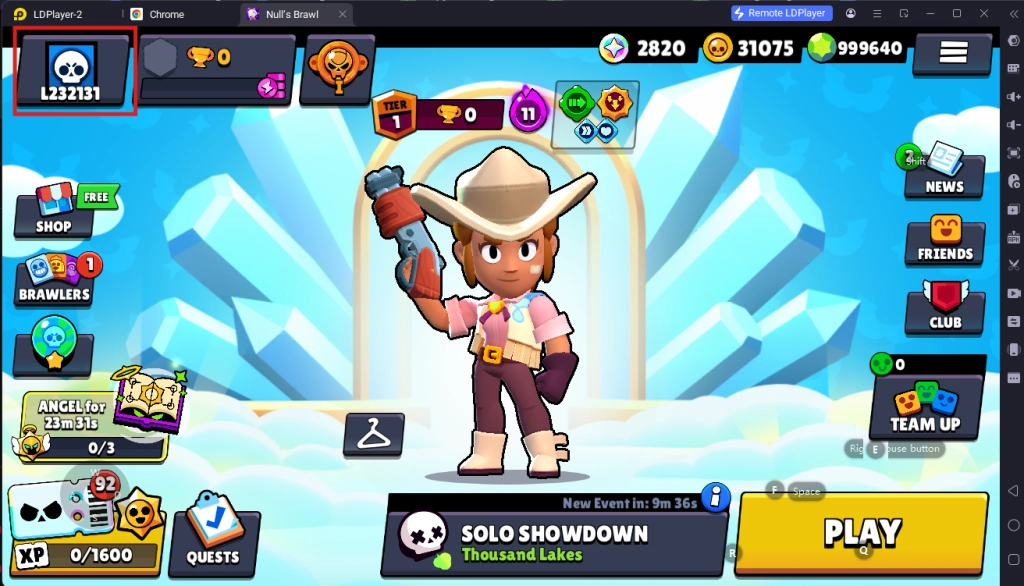Open the skin hanger button

coord(373,435)
